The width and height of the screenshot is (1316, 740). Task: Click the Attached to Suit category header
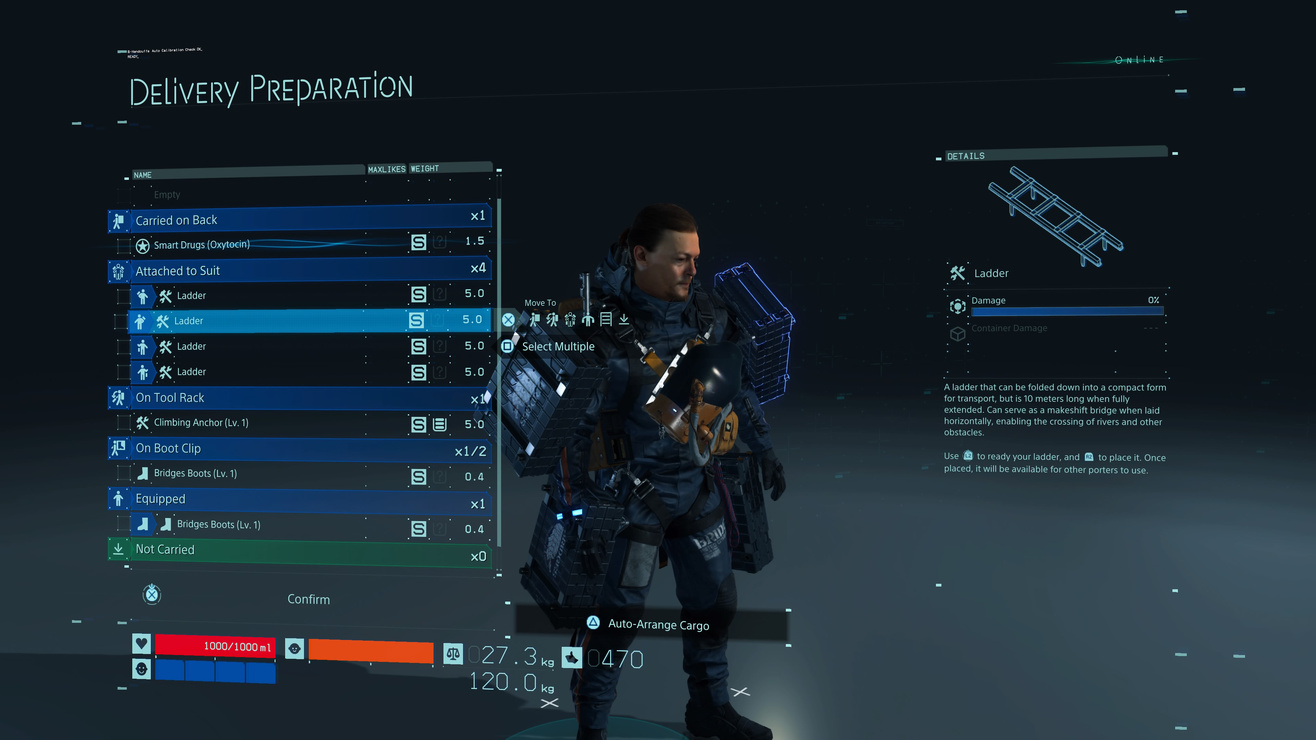pos(300,270)
